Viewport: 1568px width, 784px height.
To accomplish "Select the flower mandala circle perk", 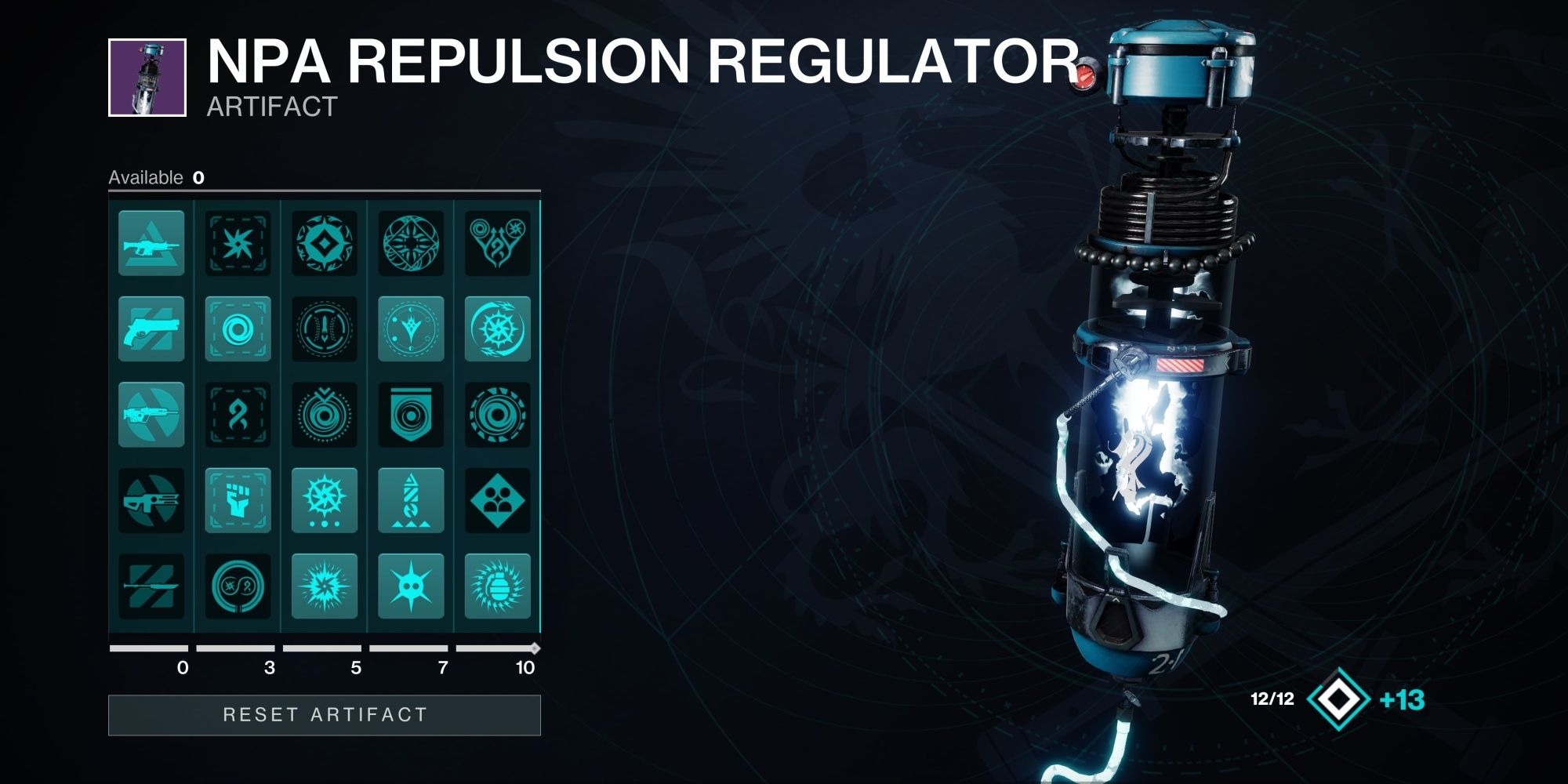I will (411, 243).
